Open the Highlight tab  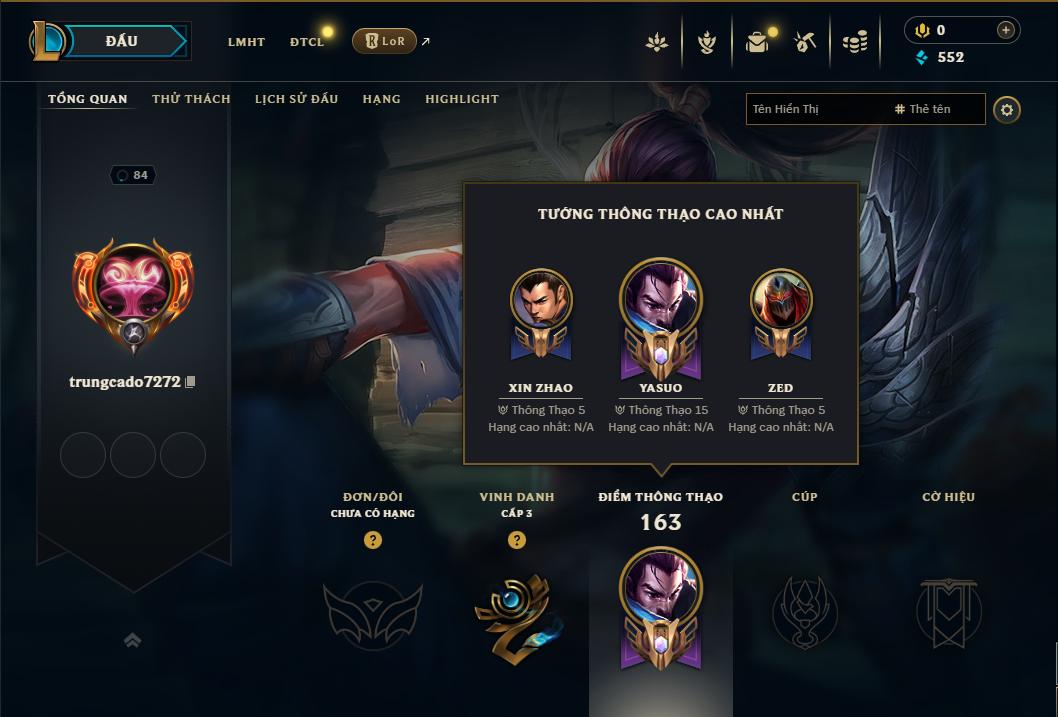click(x=462, y=99)
